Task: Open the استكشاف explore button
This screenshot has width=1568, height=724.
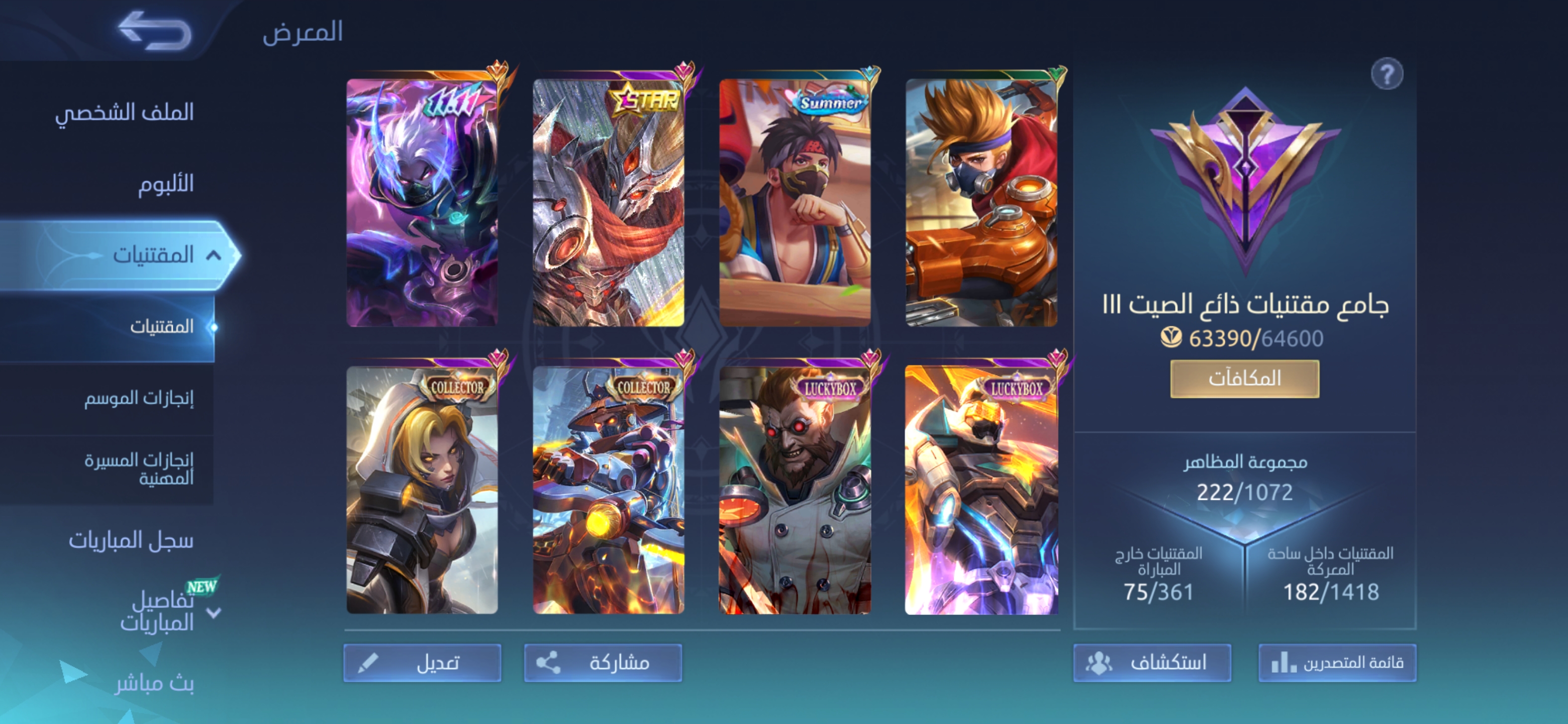Action: pos(1152,663)
